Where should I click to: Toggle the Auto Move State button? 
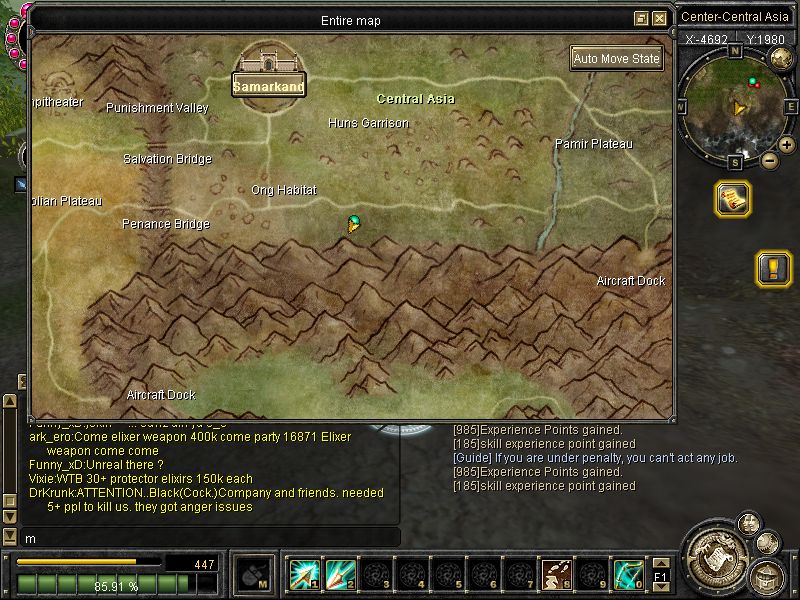[617, 58]
